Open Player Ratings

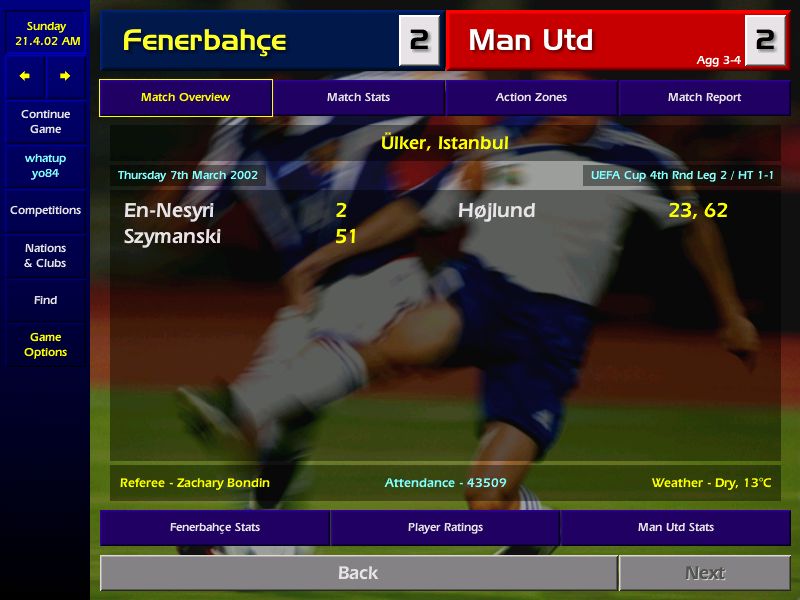[x=445, y=527]
